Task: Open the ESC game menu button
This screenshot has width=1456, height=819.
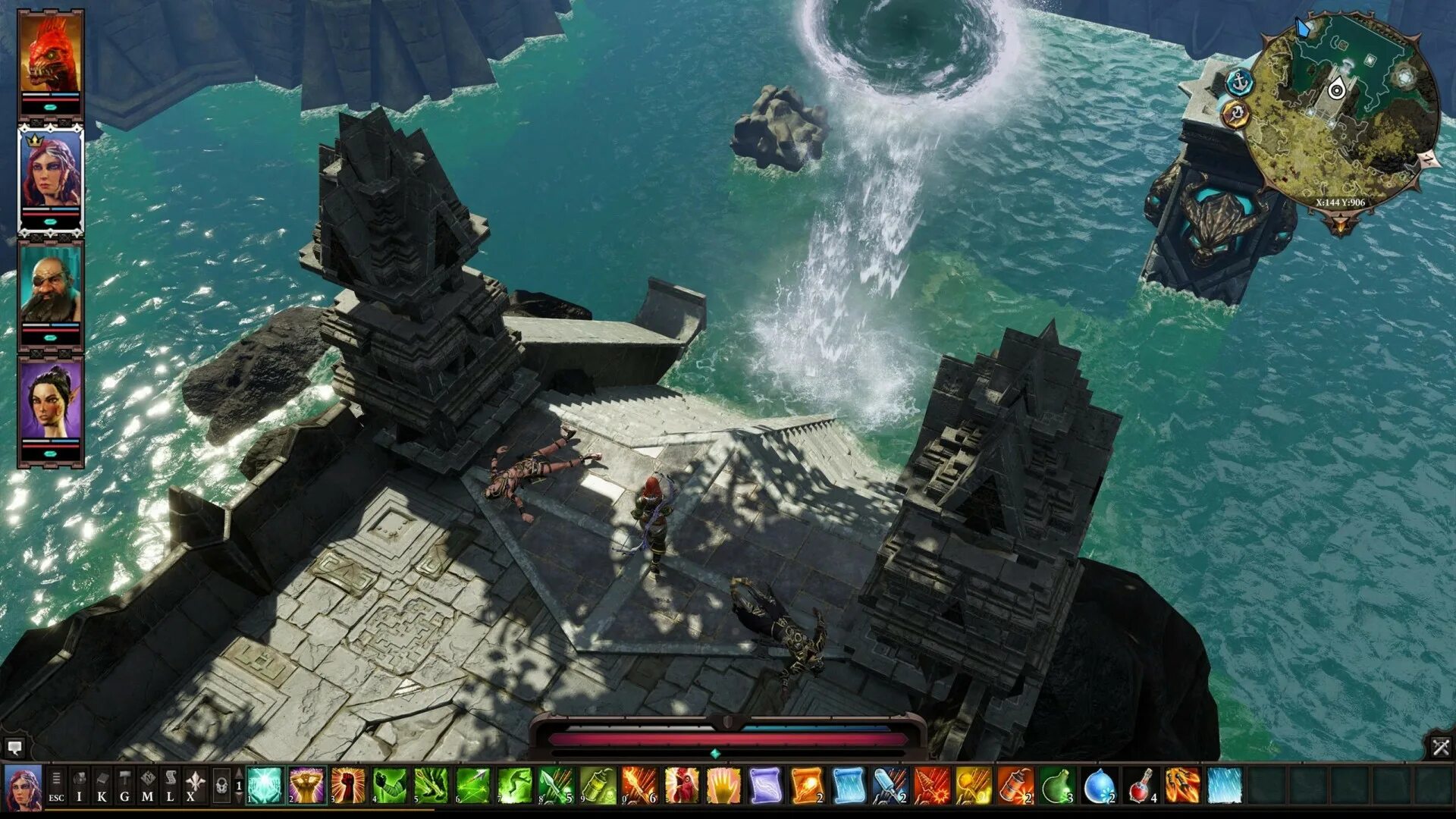Action: 56,787
